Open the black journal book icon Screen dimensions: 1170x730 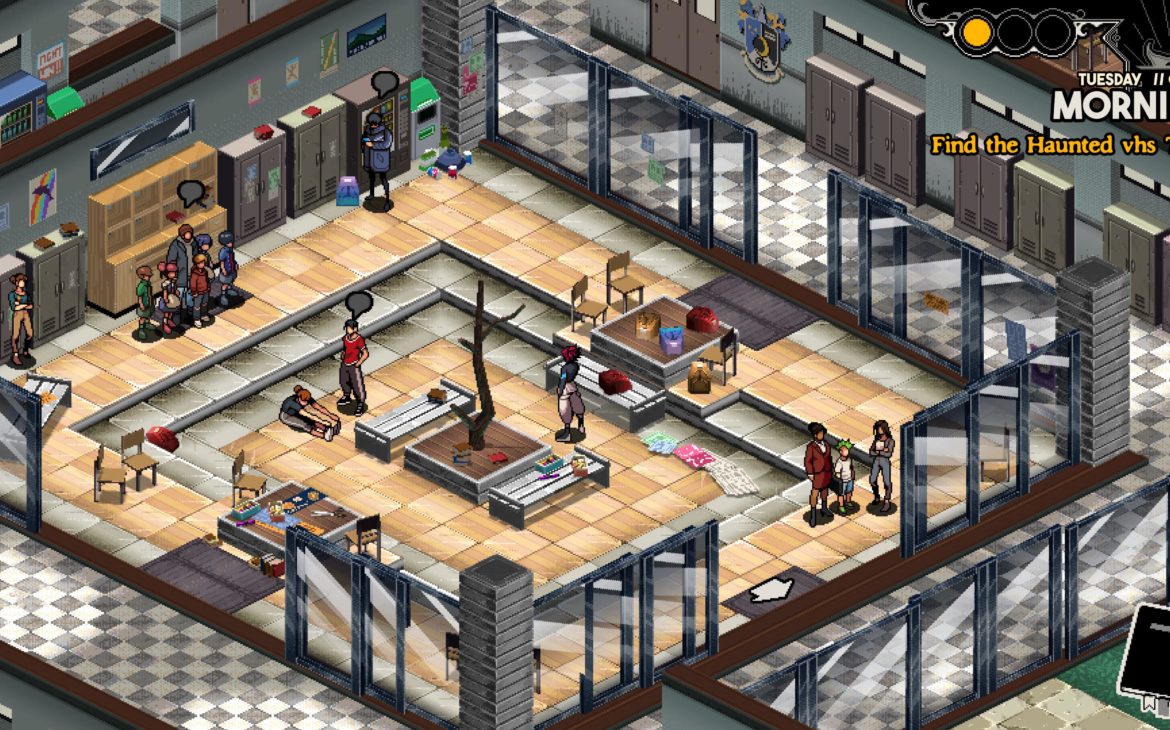[x=1147, y=654]
